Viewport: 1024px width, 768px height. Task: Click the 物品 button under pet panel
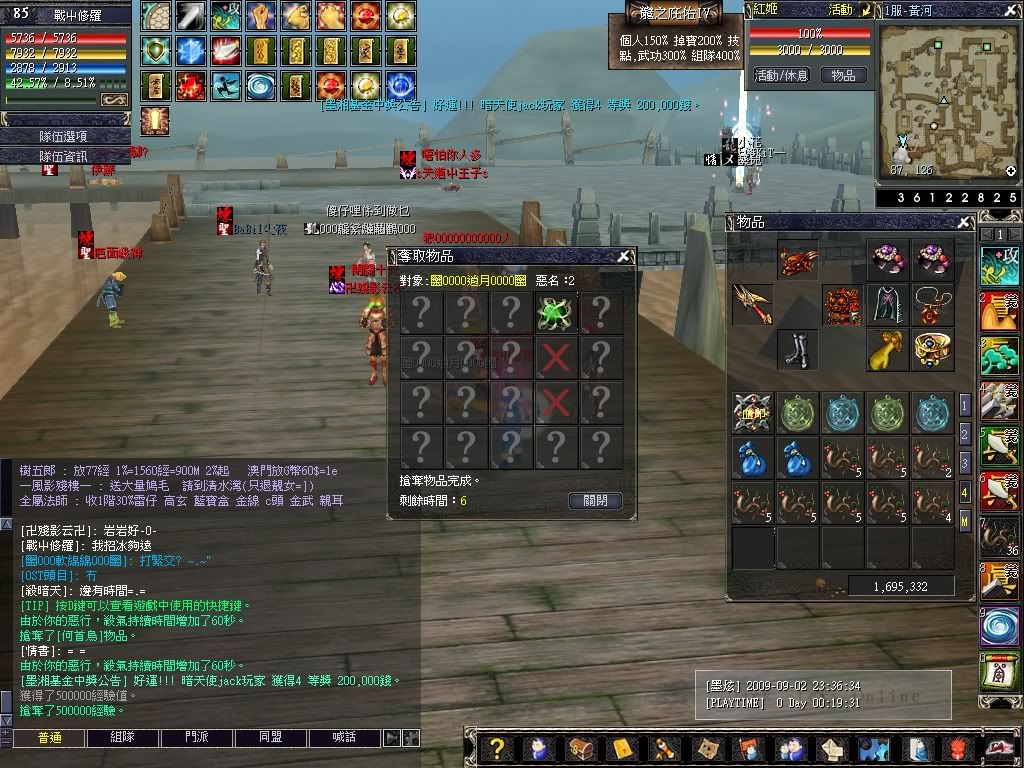(x=843, y=75)
